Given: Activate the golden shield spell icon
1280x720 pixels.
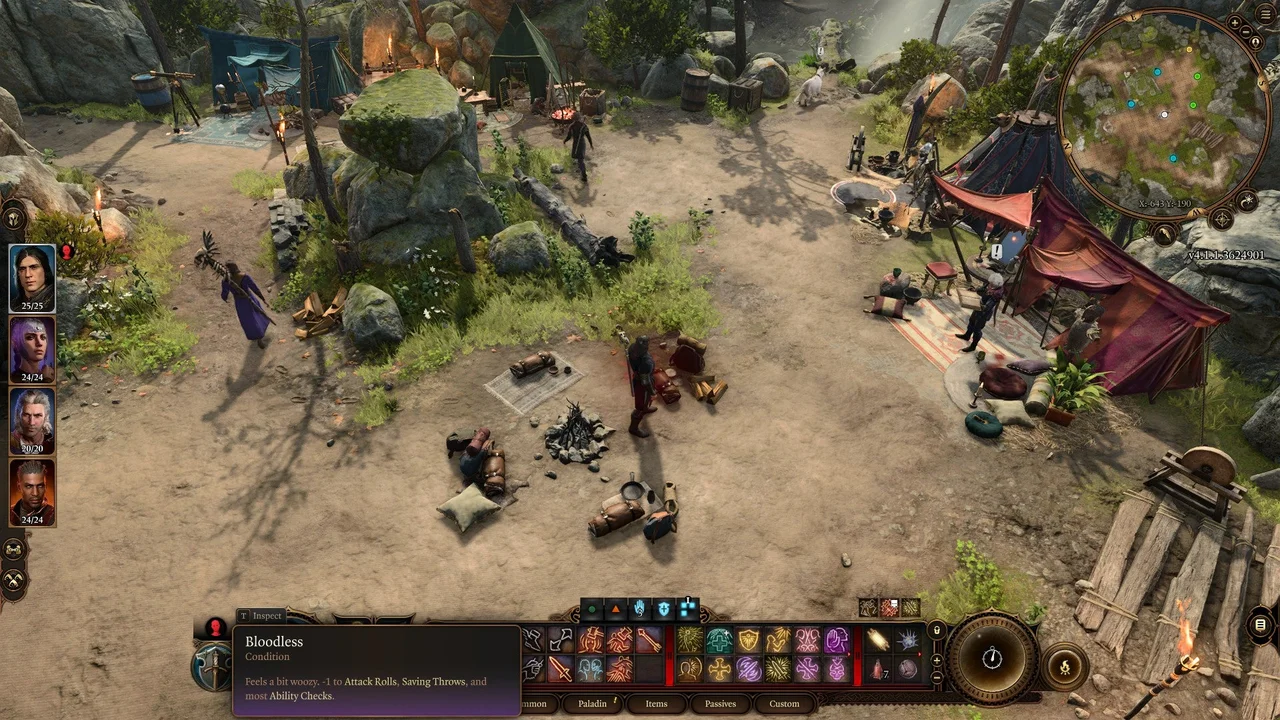Looking at the screenshot, I should [748, 639].
